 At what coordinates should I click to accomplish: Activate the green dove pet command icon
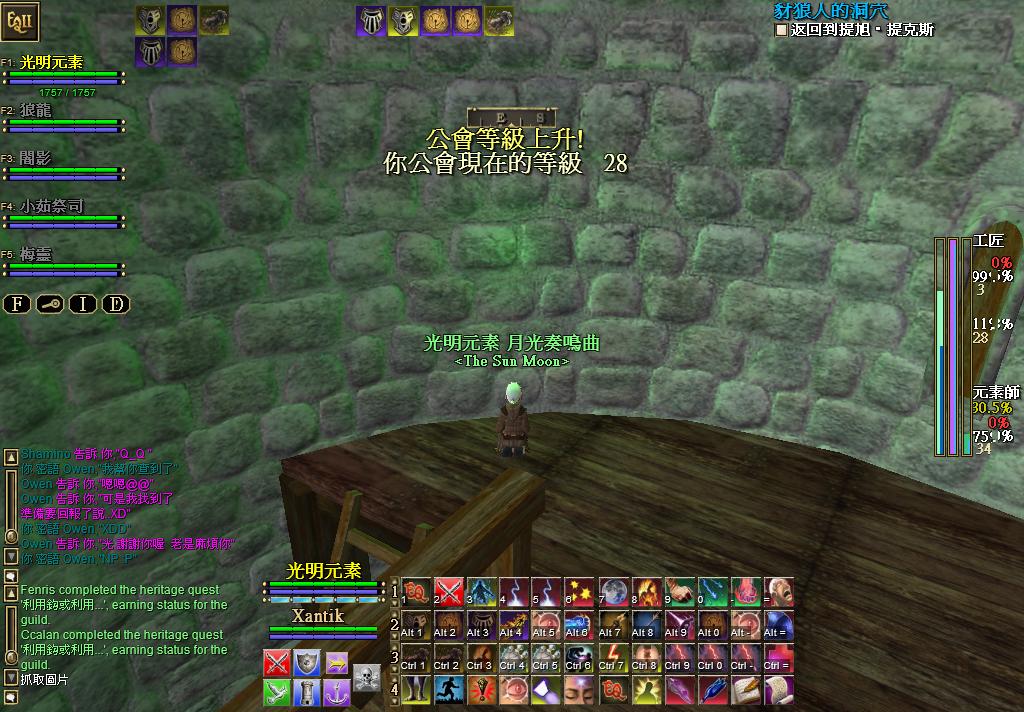tap(277, 692)
